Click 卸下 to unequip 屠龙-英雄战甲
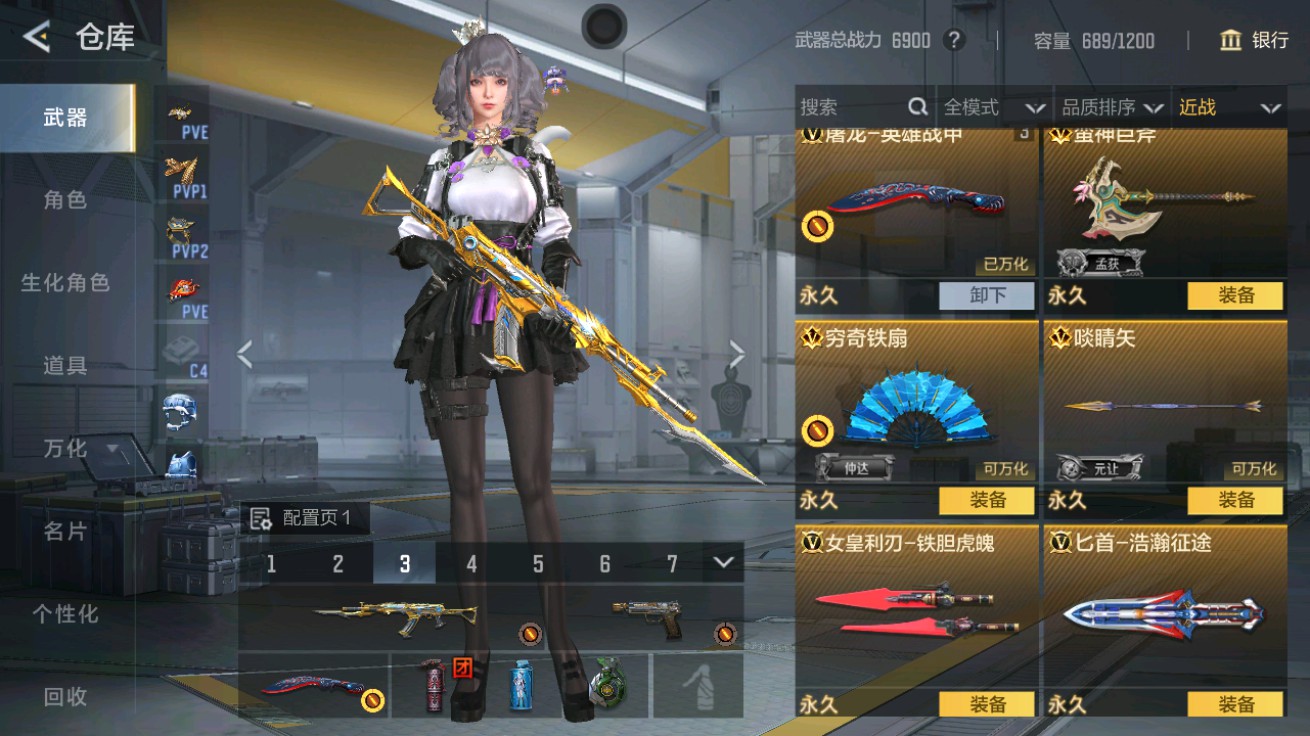The image size is (1310, 736). pos(986,296)
